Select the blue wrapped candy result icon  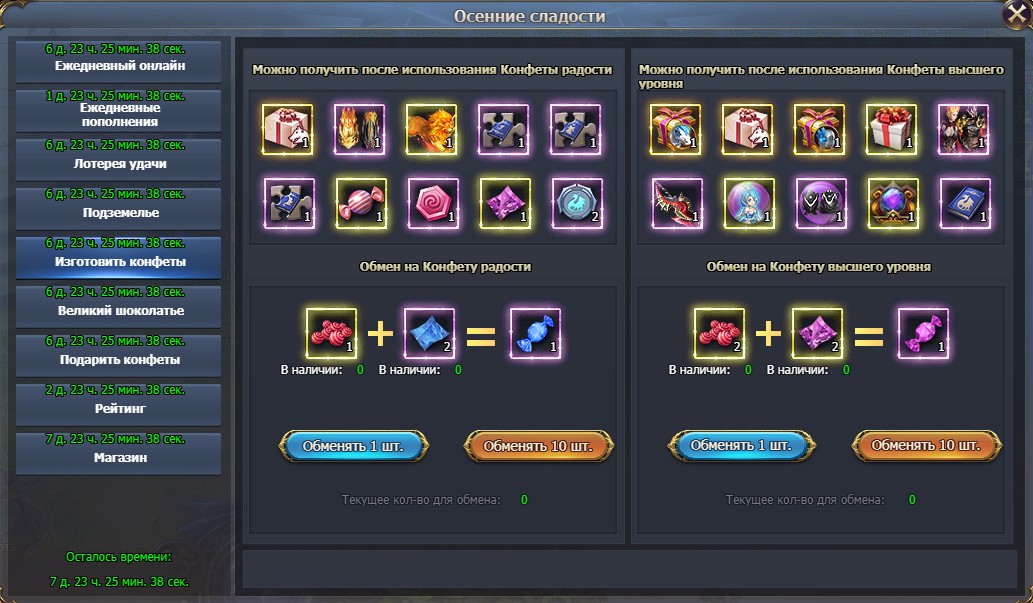[x=535, y=333]
